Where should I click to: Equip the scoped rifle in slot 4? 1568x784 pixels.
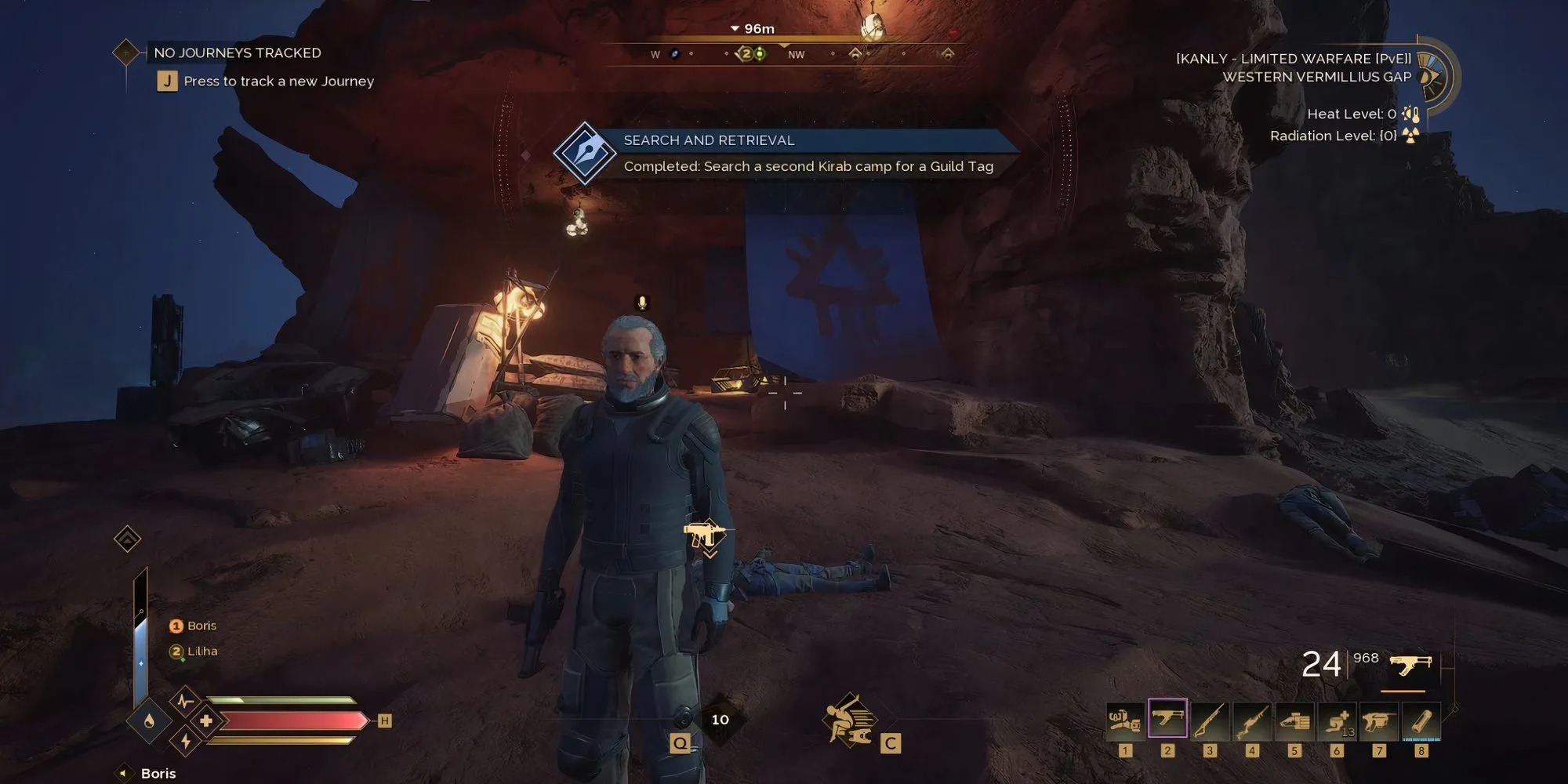(1252, 720)
